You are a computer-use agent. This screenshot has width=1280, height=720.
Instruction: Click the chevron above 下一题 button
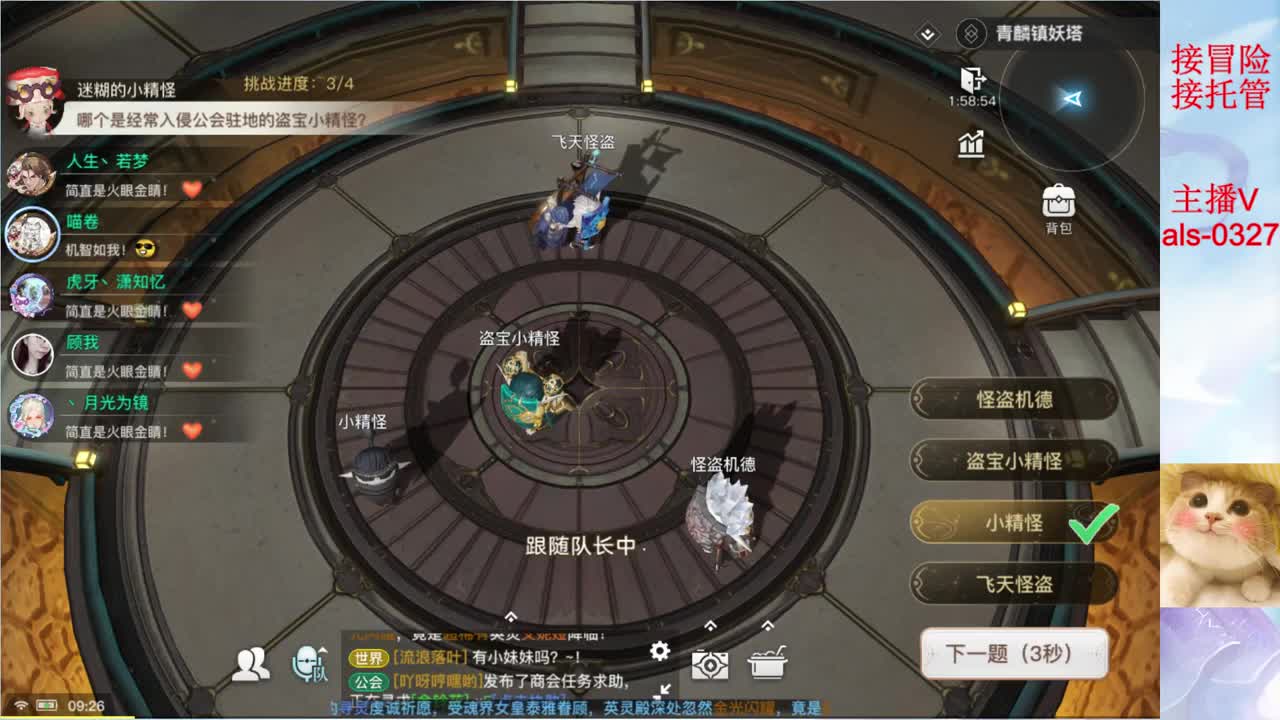click(768, 624)
